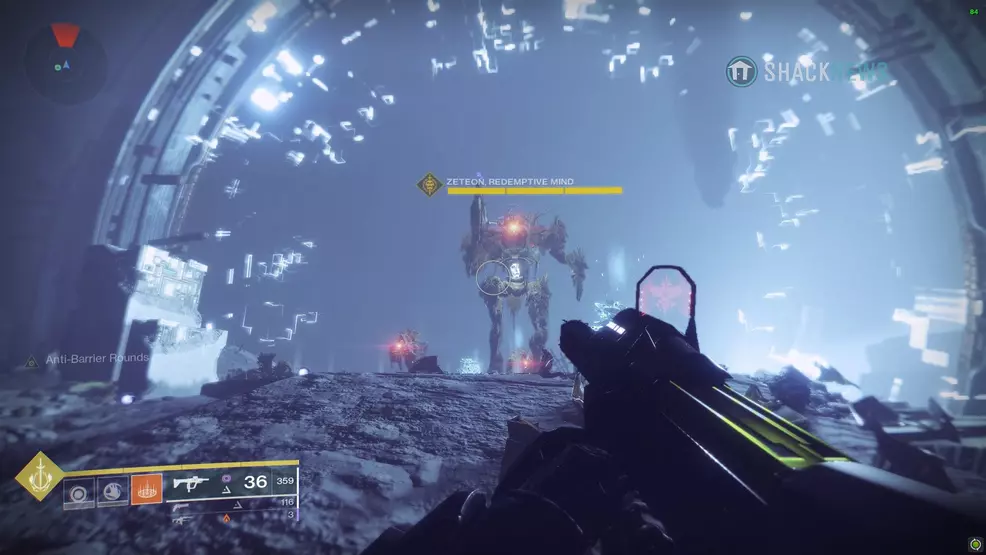
Task: Activate the grenade ability slot
Action: coord(80,491)
